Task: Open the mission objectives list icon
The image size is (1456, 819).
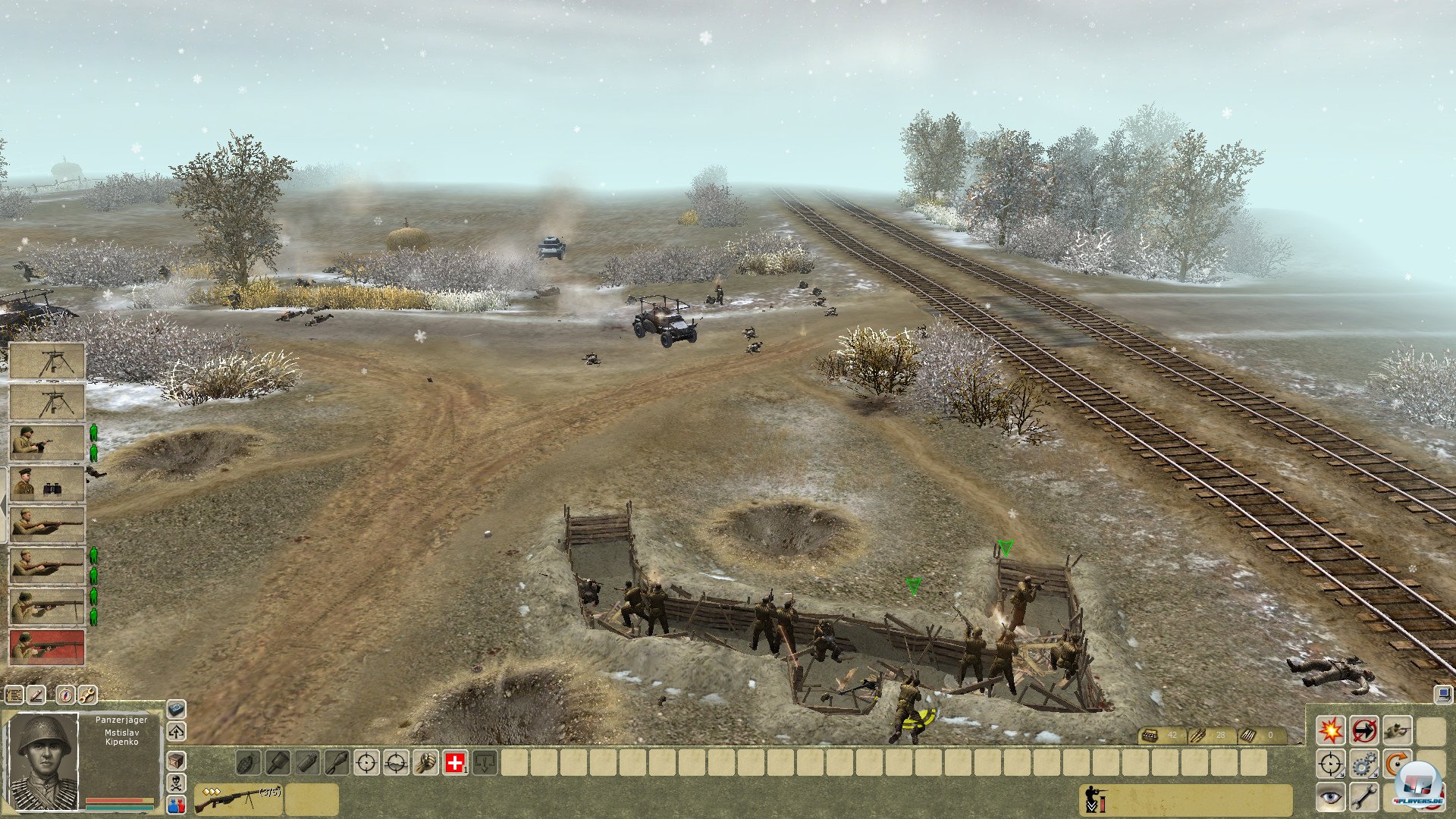Action: click(14, 694)
